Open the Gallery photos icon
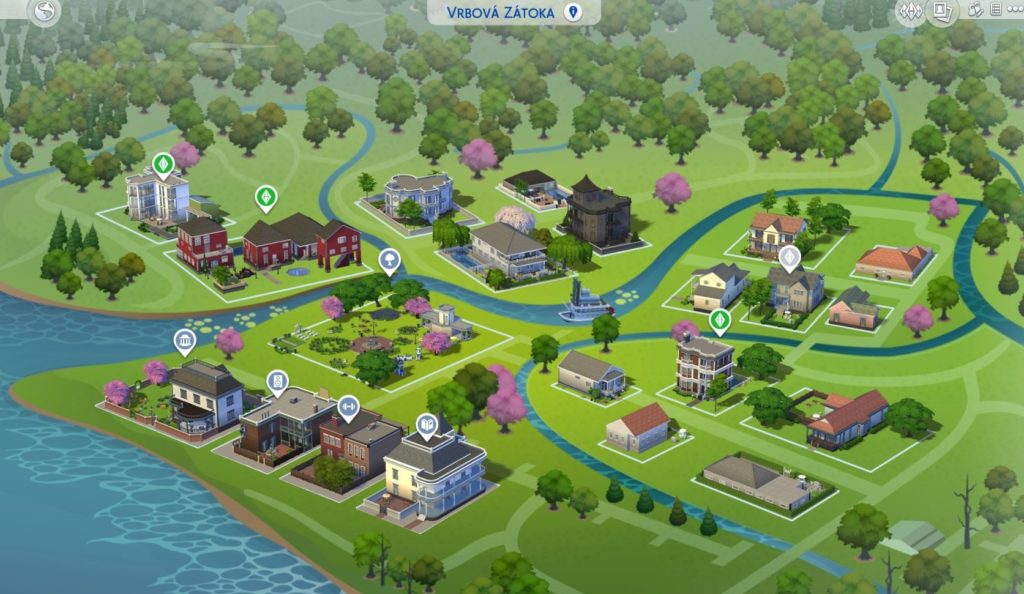 [941, 12]
